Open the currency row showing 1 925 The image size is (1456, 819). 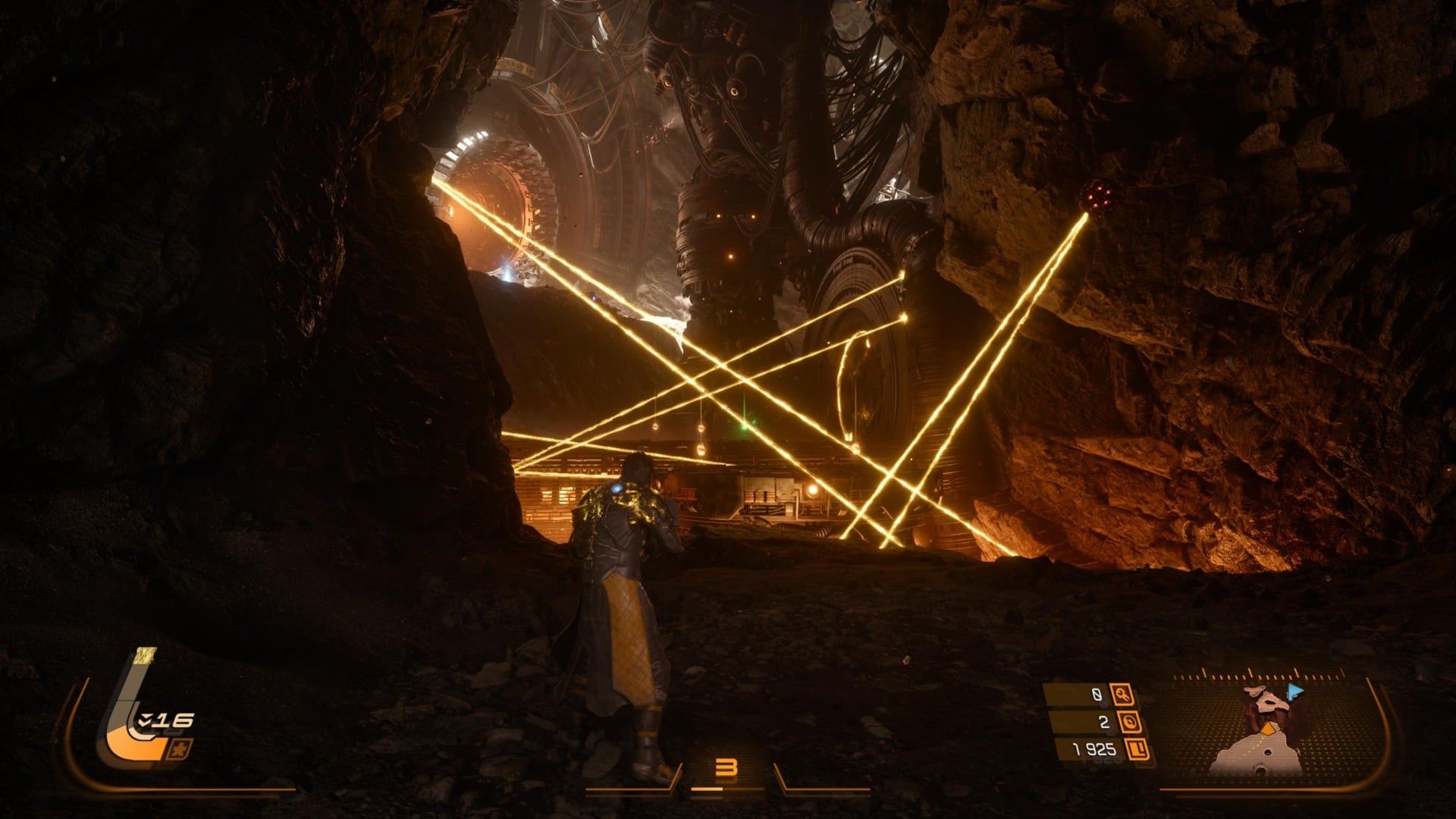(x=1092, y=751)
